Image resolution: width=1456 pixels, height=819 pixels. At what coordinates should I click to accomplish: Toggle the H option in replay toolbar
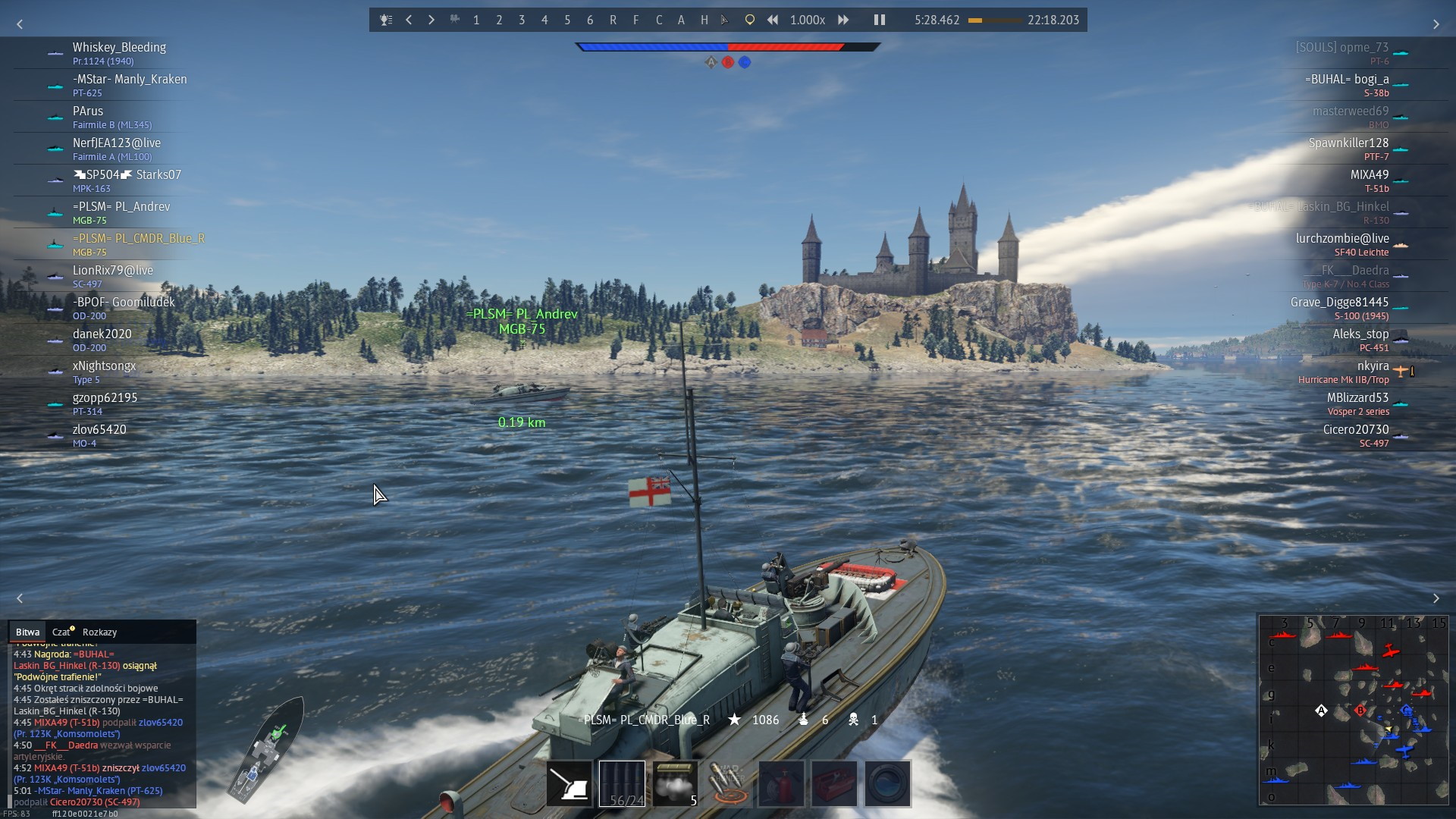pyautogui.click(x=704, y=20)
